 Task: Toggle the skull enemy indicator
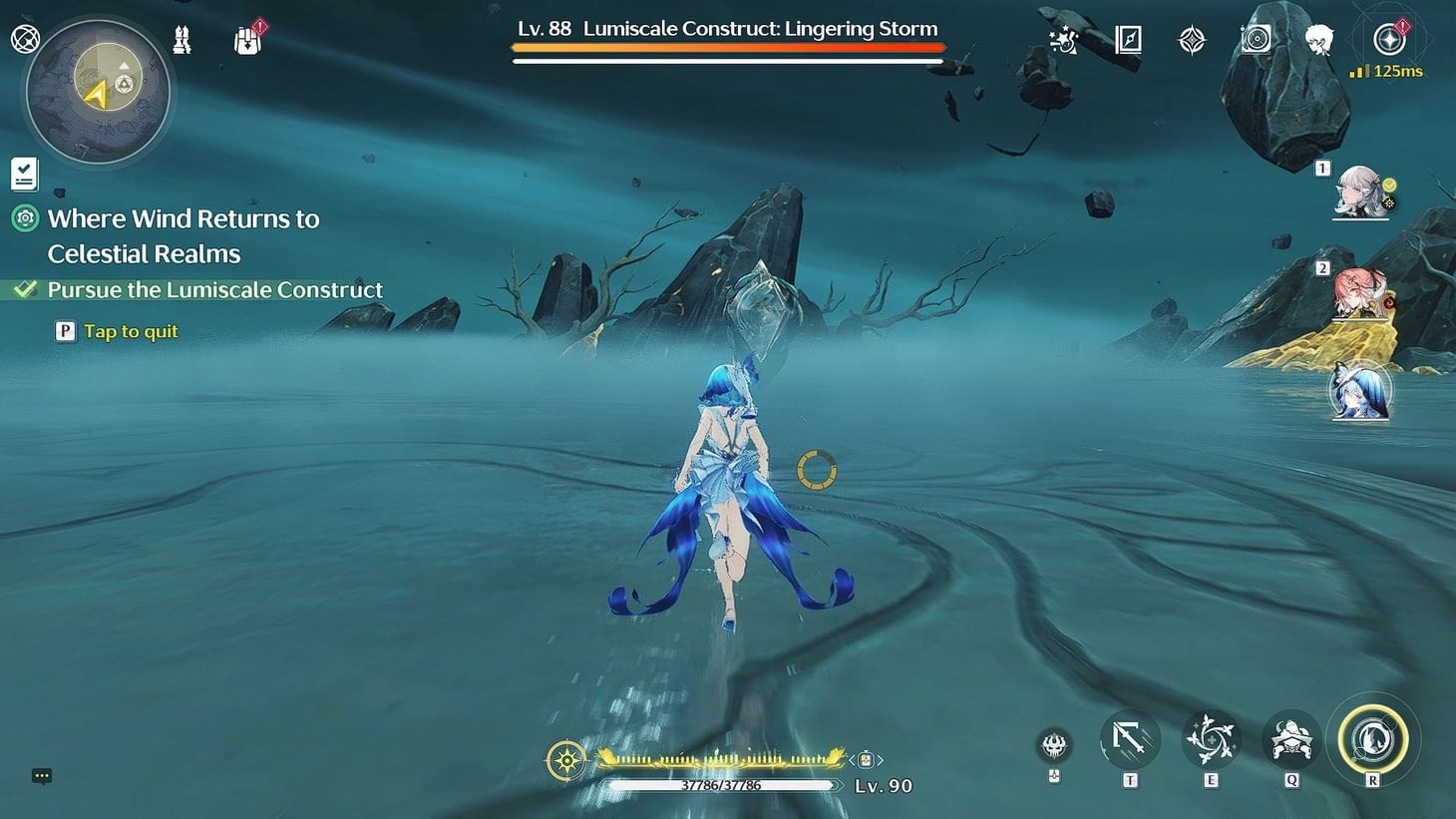(1053, 746)
